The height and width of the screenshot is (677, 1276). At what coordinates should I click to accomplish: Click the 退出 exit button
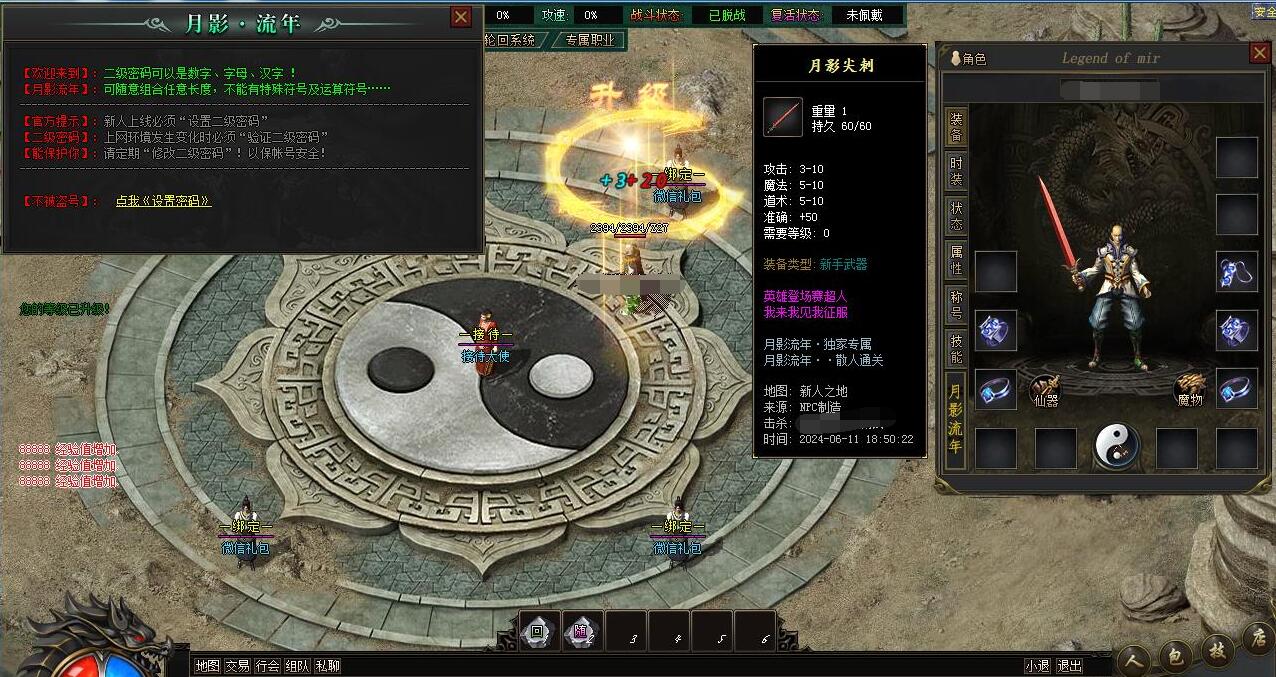click(1069, 666)
